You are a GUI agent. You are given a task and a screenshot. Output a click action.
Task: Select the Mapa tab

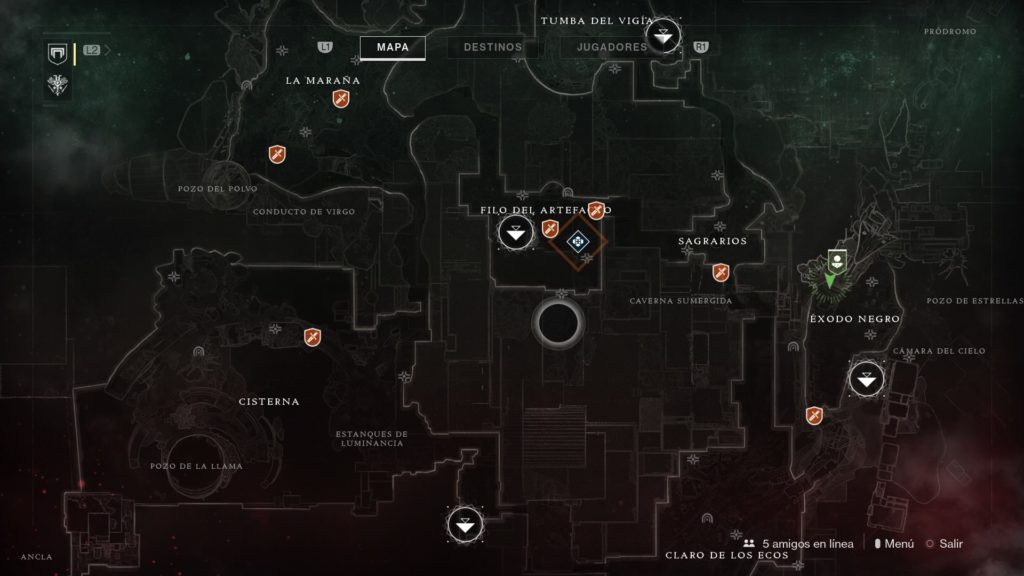click(x=392, y=47)
